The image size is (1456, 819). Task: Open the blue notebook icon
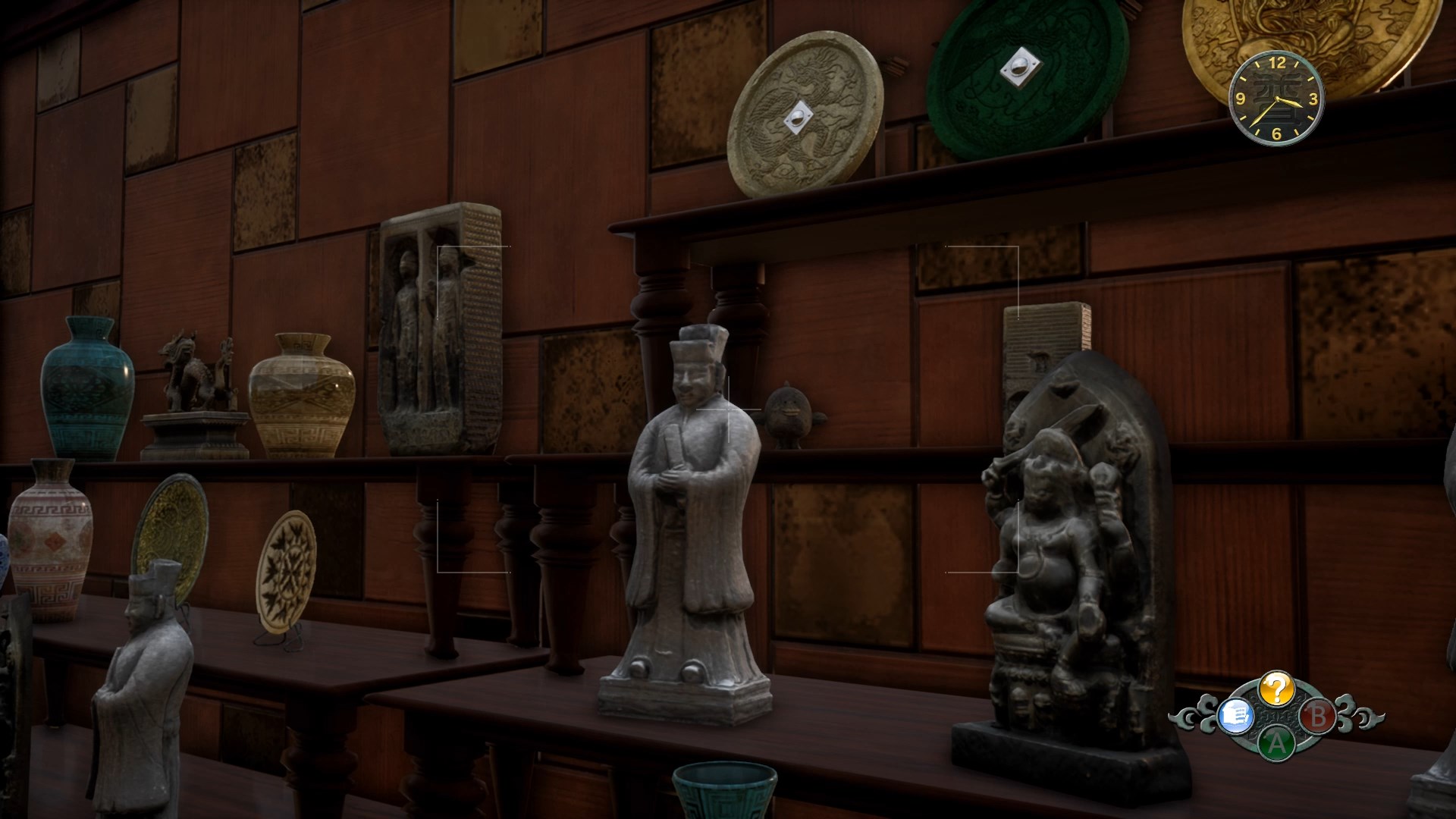[1235, 715]
